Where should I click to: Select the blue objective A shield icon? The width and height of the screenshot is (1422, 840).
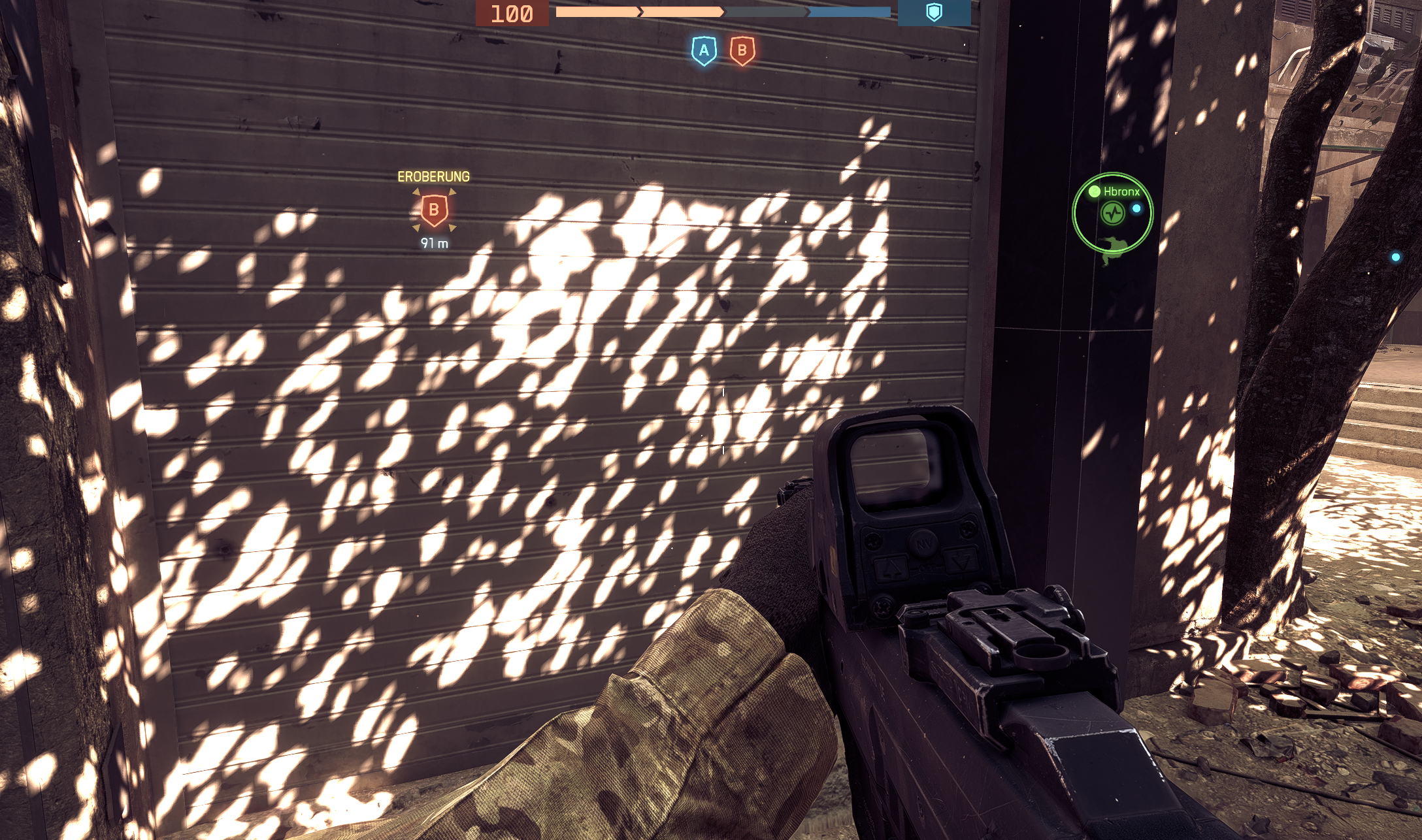click(704, 50)
